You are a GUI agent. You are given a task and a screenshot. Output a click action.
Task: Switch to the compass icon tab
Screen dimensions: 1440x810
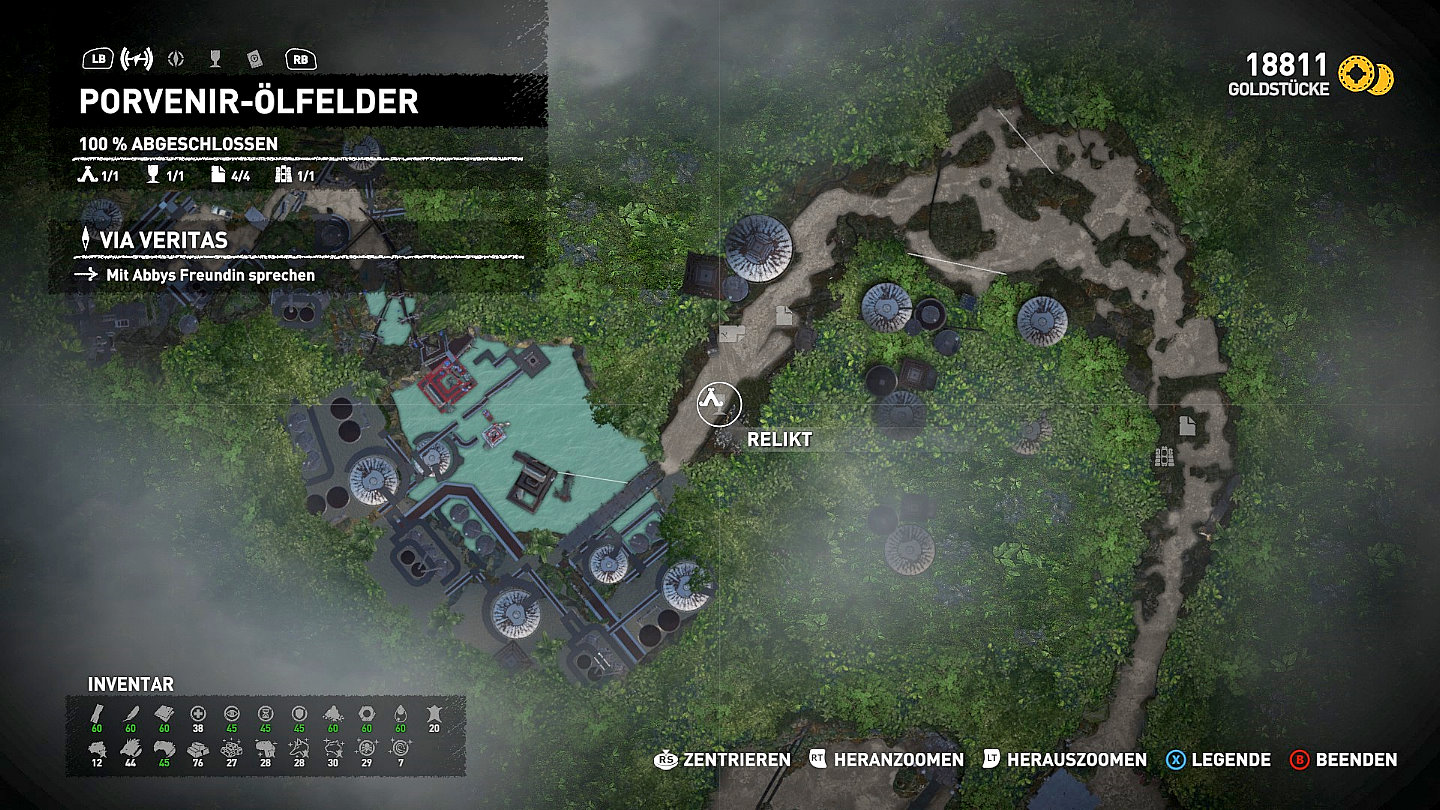coord(176,59)
